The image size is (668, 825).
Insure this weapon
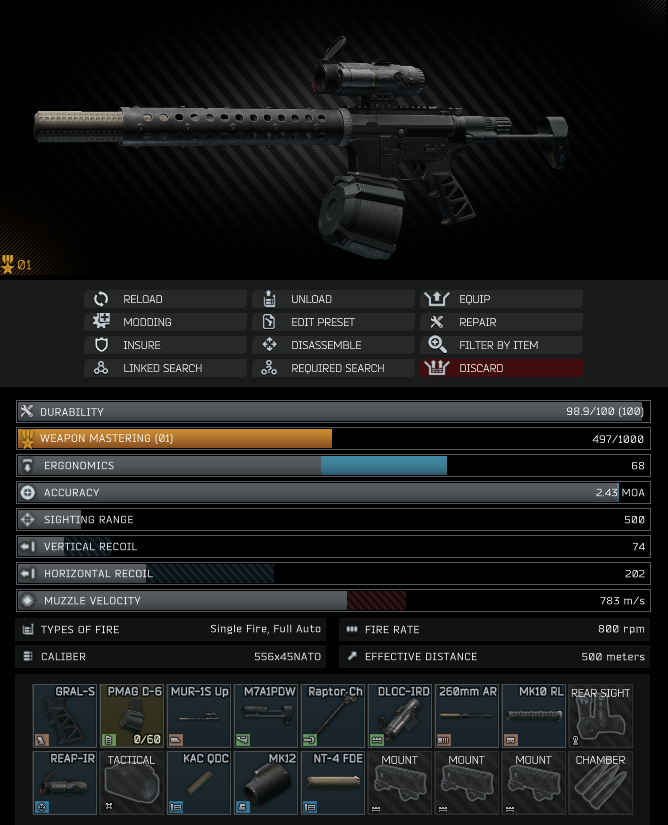pos(165,345)
